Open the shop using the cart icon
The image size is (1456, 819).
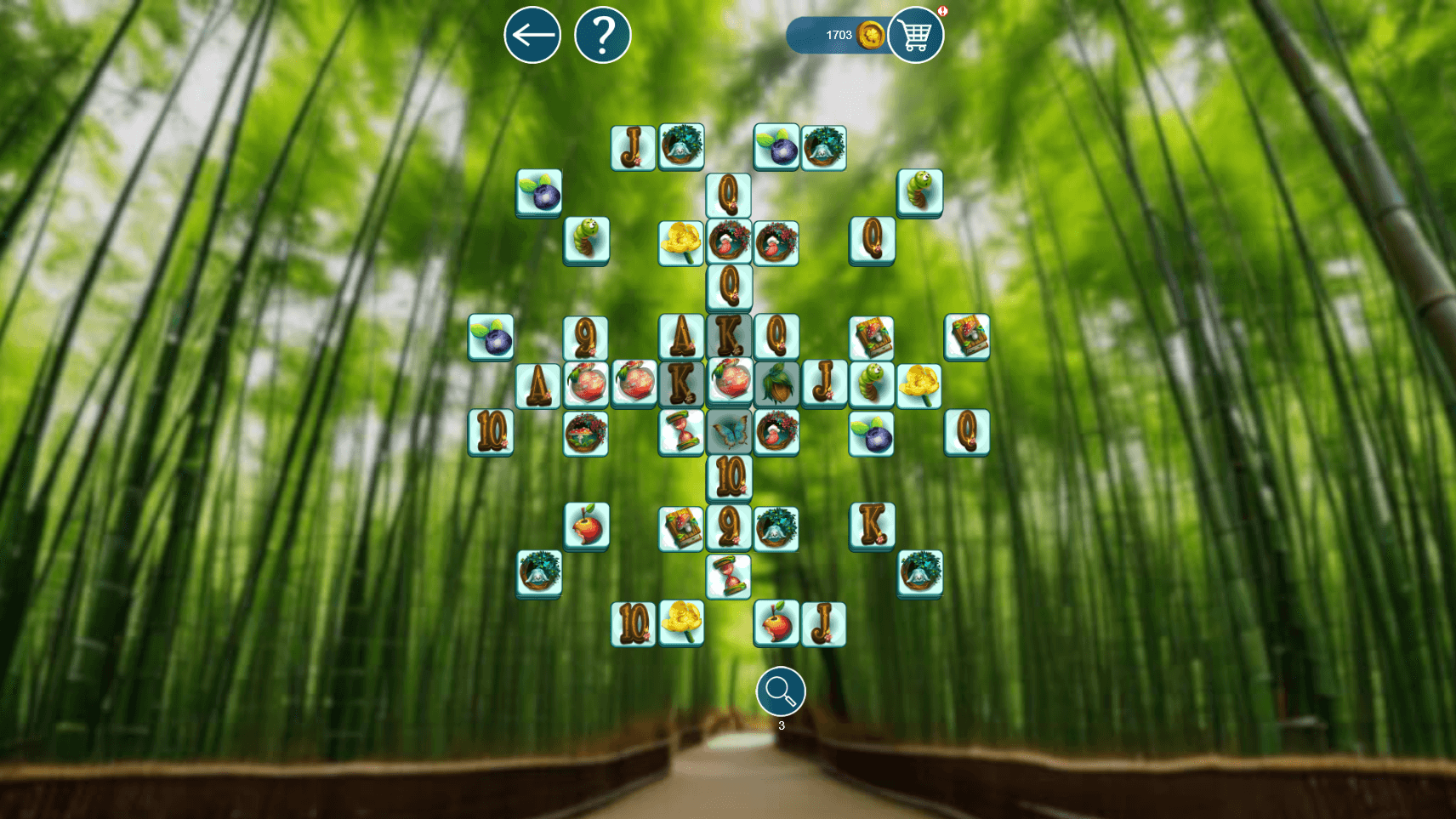[916, 35]
